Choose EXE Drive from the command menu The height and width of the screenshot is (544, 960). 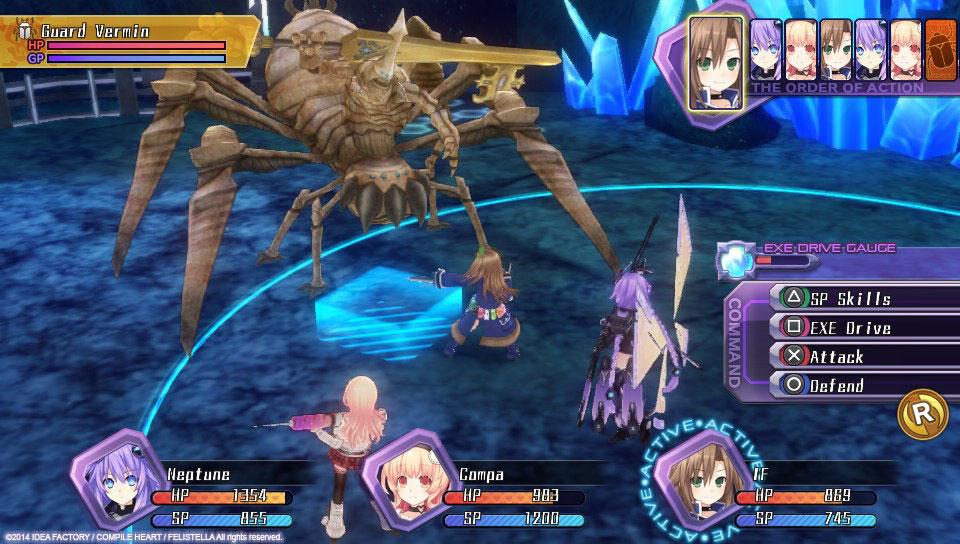850,327
